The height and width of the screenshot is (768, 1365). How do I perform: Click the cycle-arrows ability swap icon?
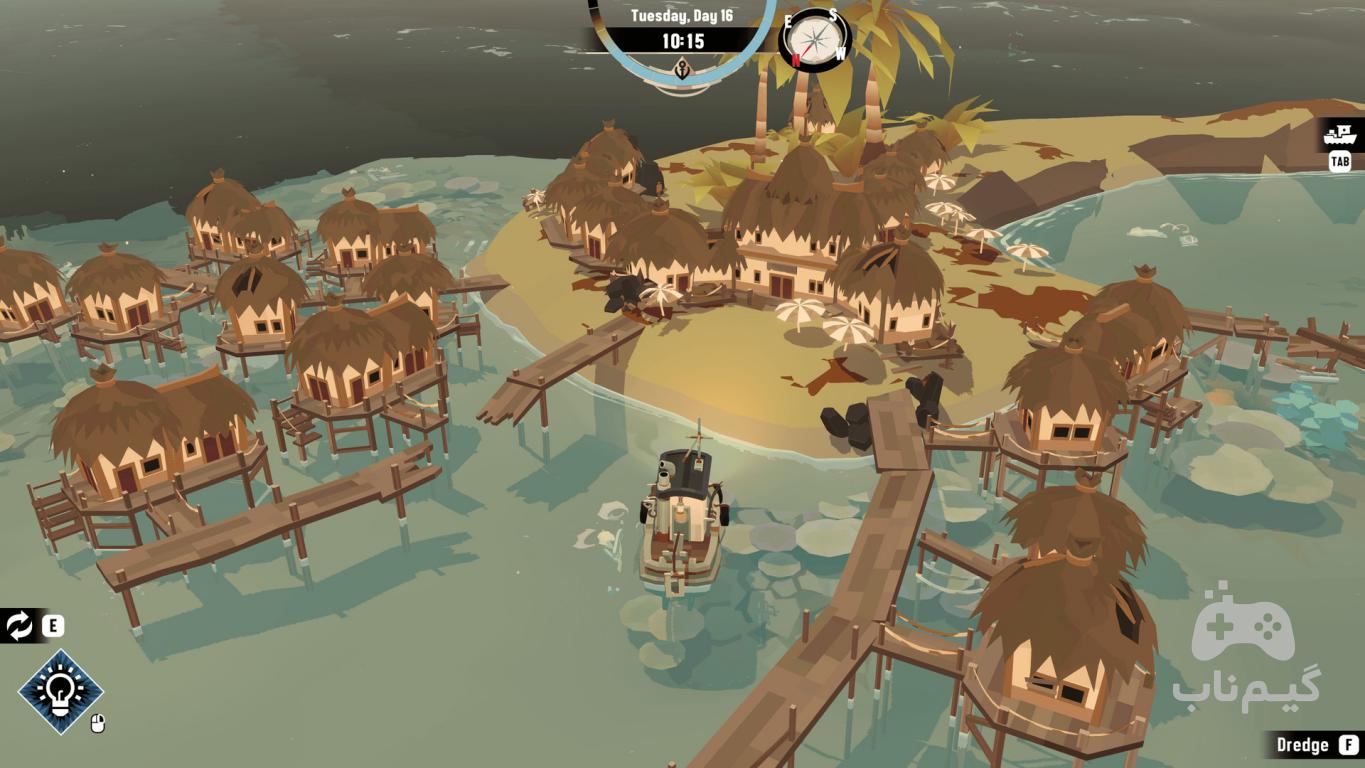click(x=19, y=627)
